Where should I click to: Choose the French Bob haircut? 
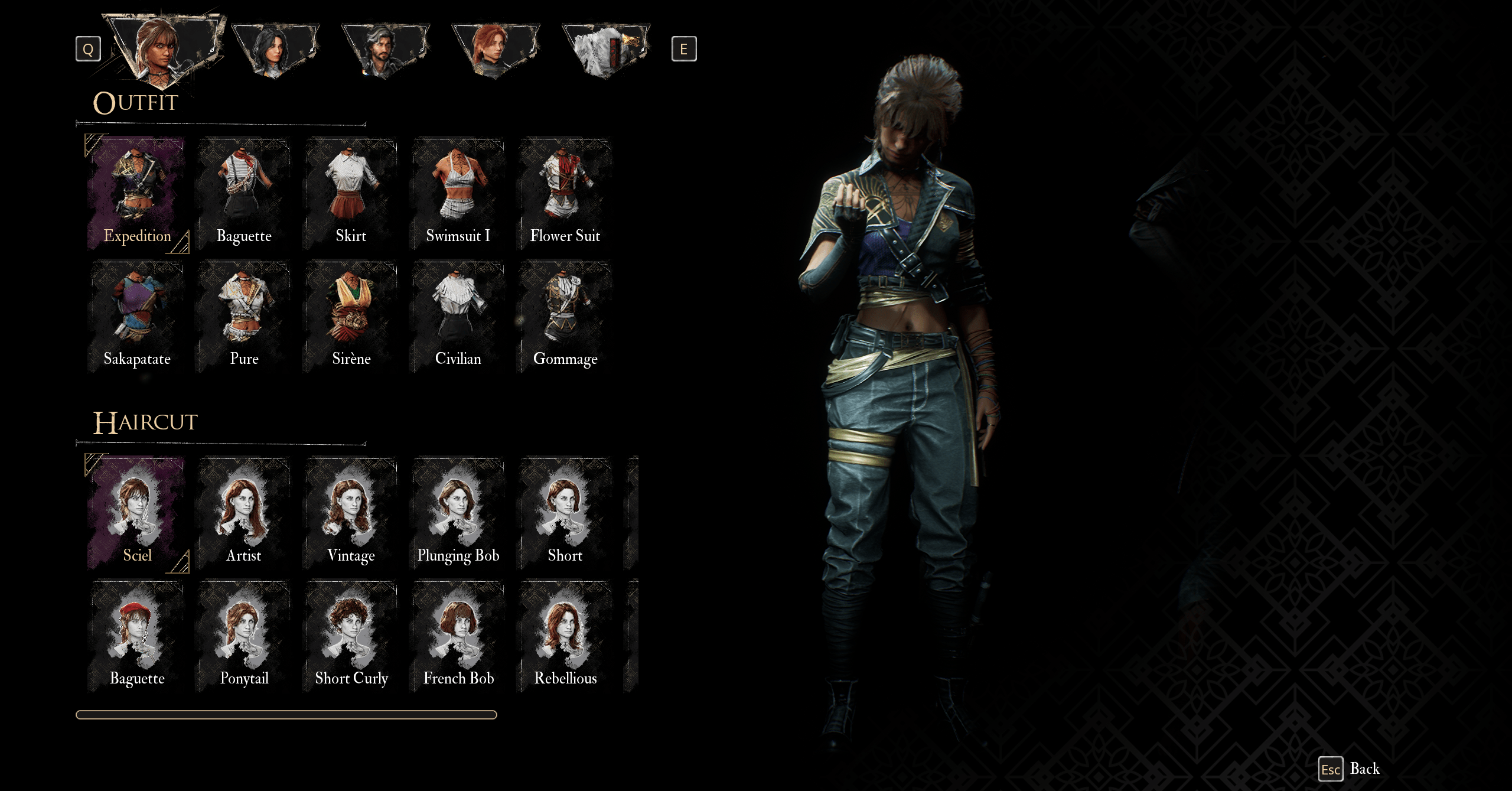click(458, 636)
